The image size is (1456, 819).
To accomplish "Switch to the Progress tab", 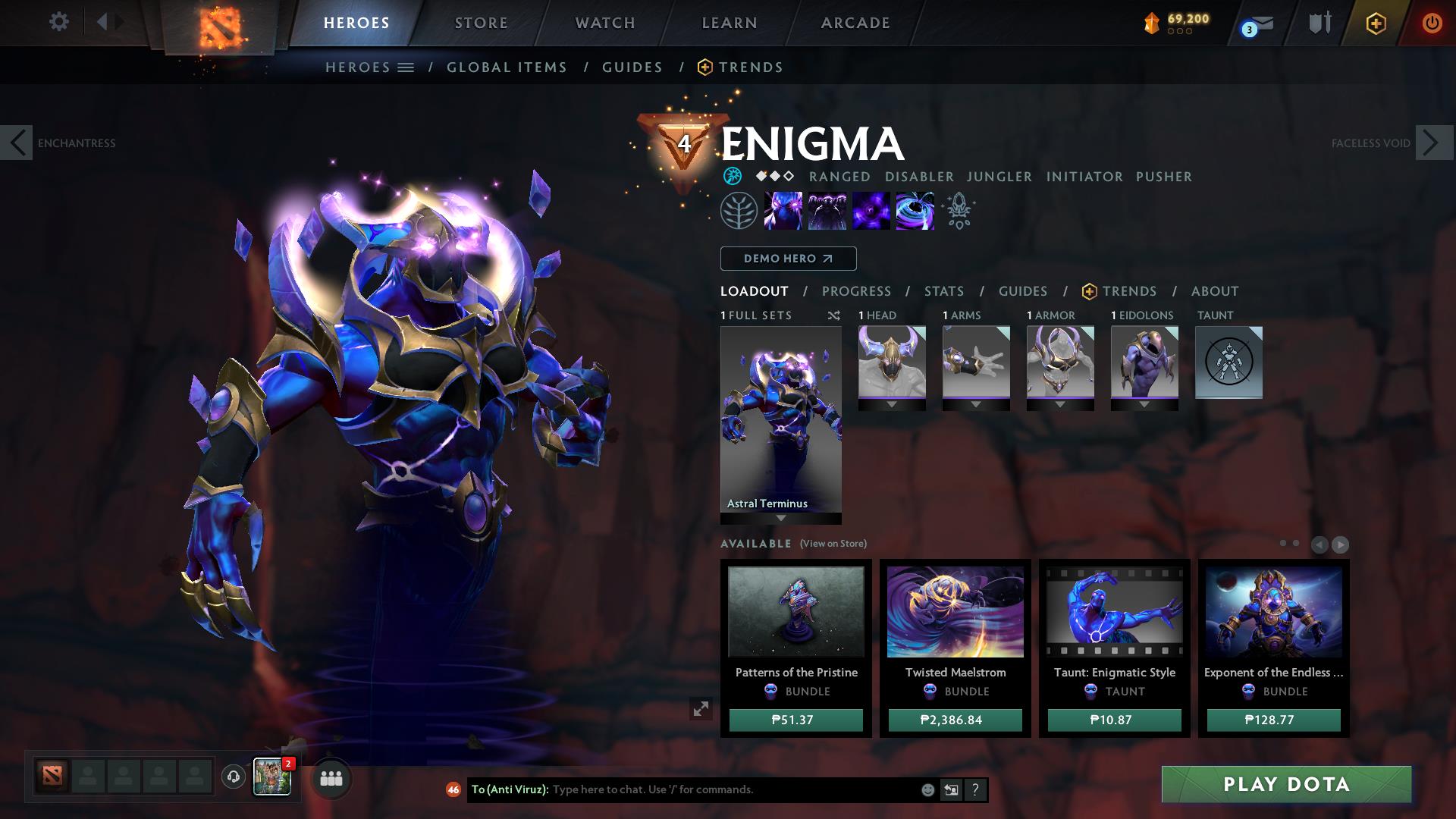I will point(856,291).
